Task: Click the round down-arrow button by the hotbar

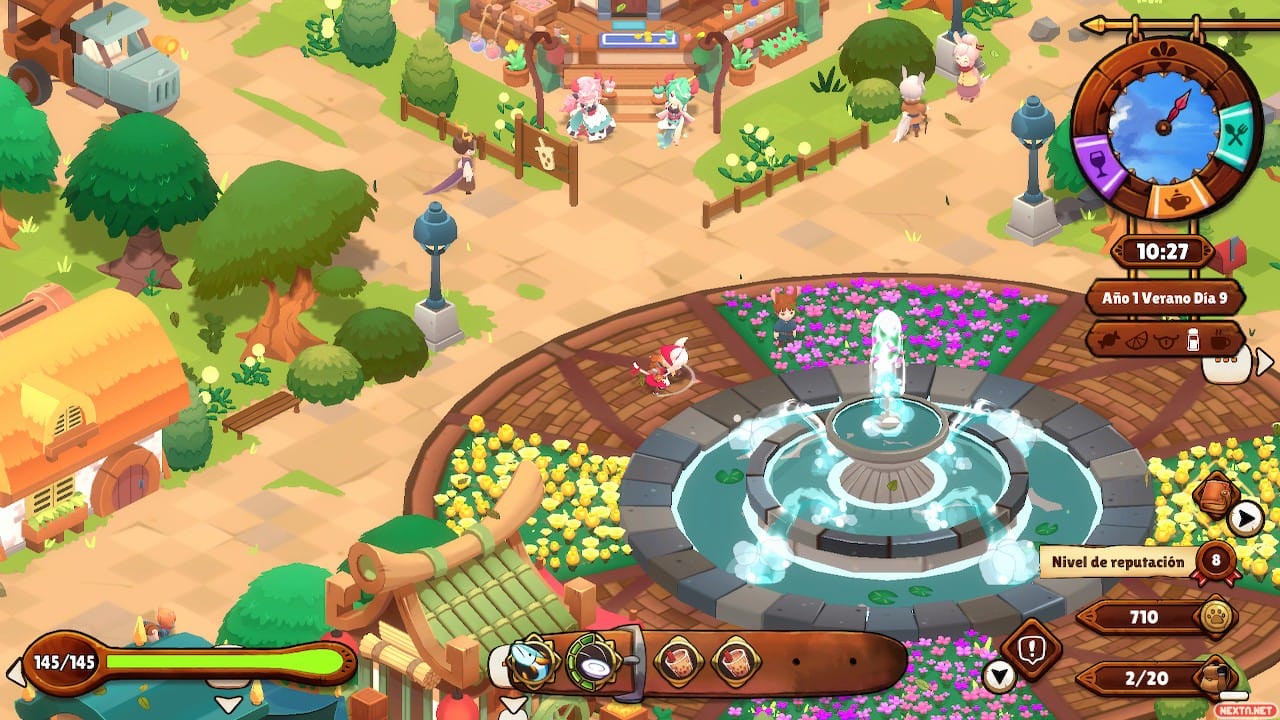Action: 999,677
